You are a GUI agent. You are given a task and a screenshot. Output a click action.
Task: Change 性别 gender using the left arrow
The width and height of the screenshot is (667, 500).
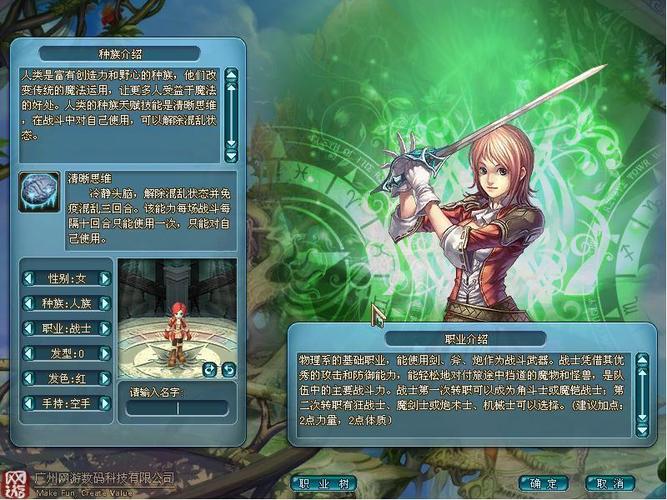coord(30,278)
